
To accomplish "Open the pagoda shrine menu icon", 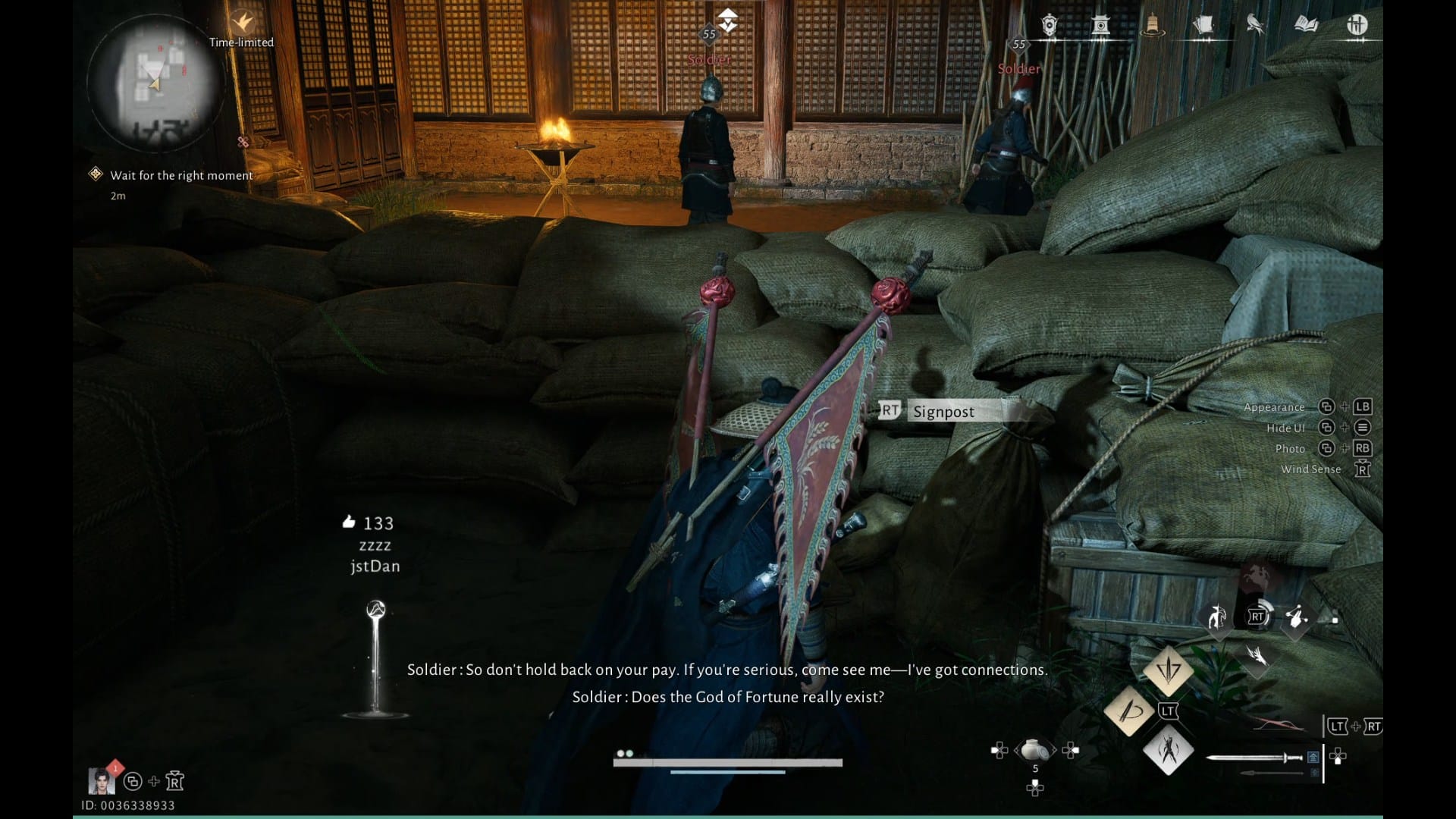I will tap(1100, 26).
